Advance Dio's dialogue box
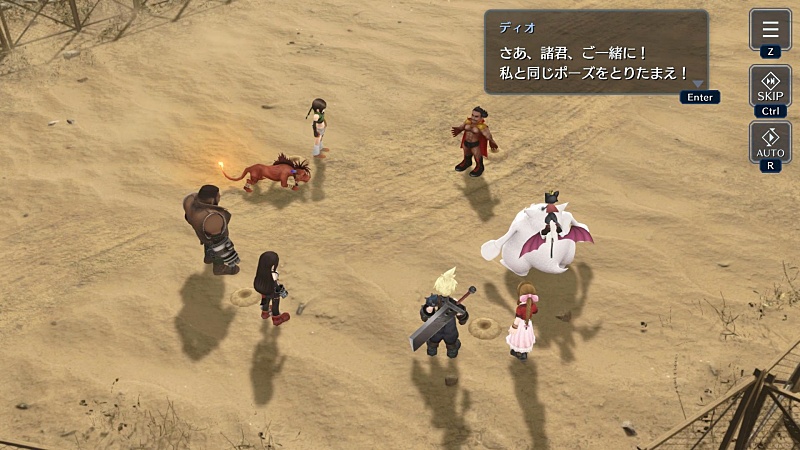 coord(597,53)
